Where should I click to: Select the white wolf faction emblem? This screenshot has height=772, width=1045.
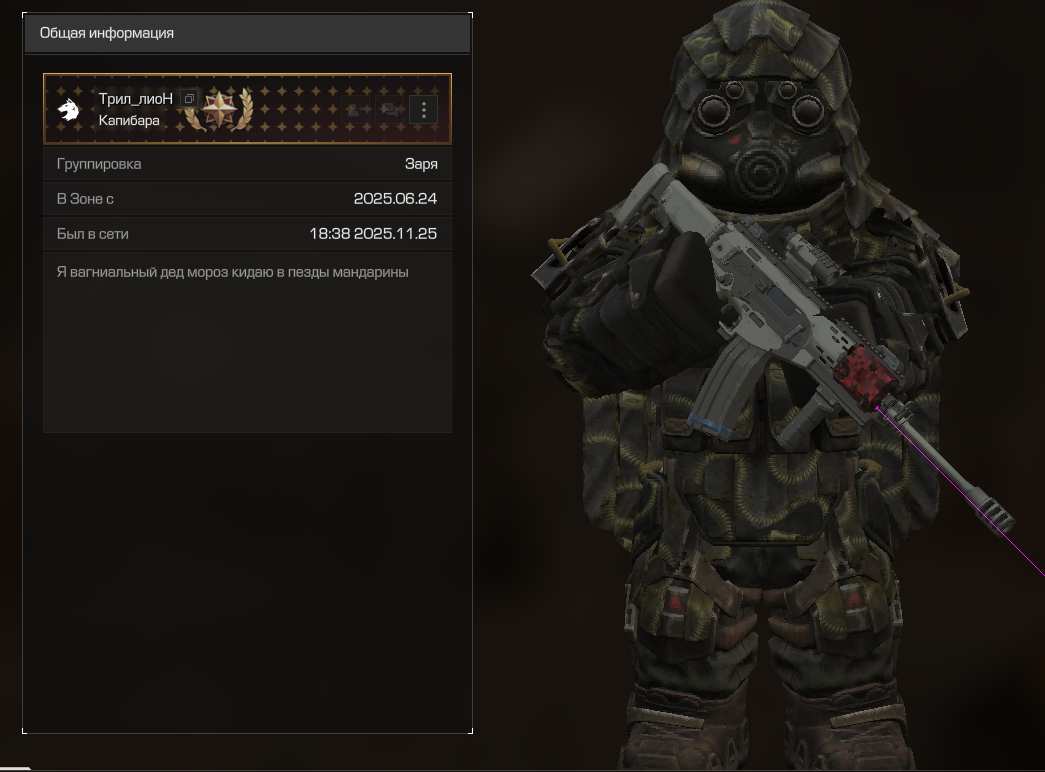69,109
